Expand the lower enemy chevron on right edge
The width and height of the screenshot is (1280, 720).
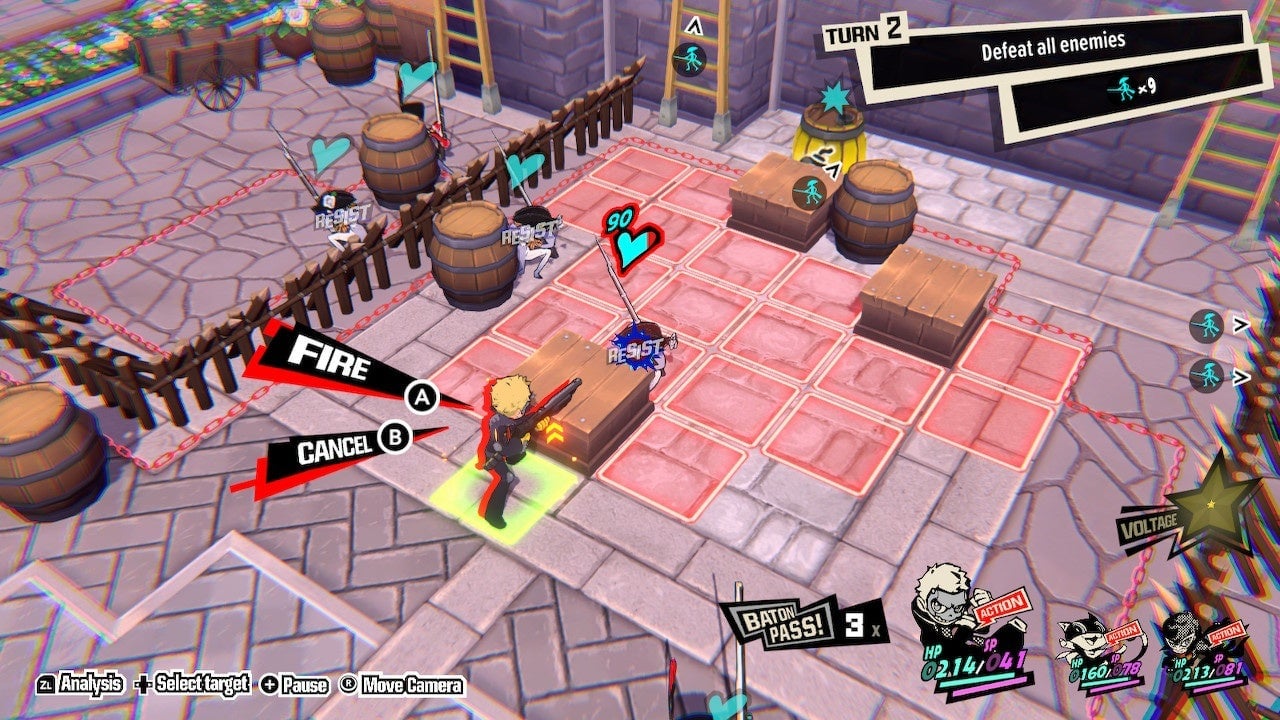[x=1241, y=376]
